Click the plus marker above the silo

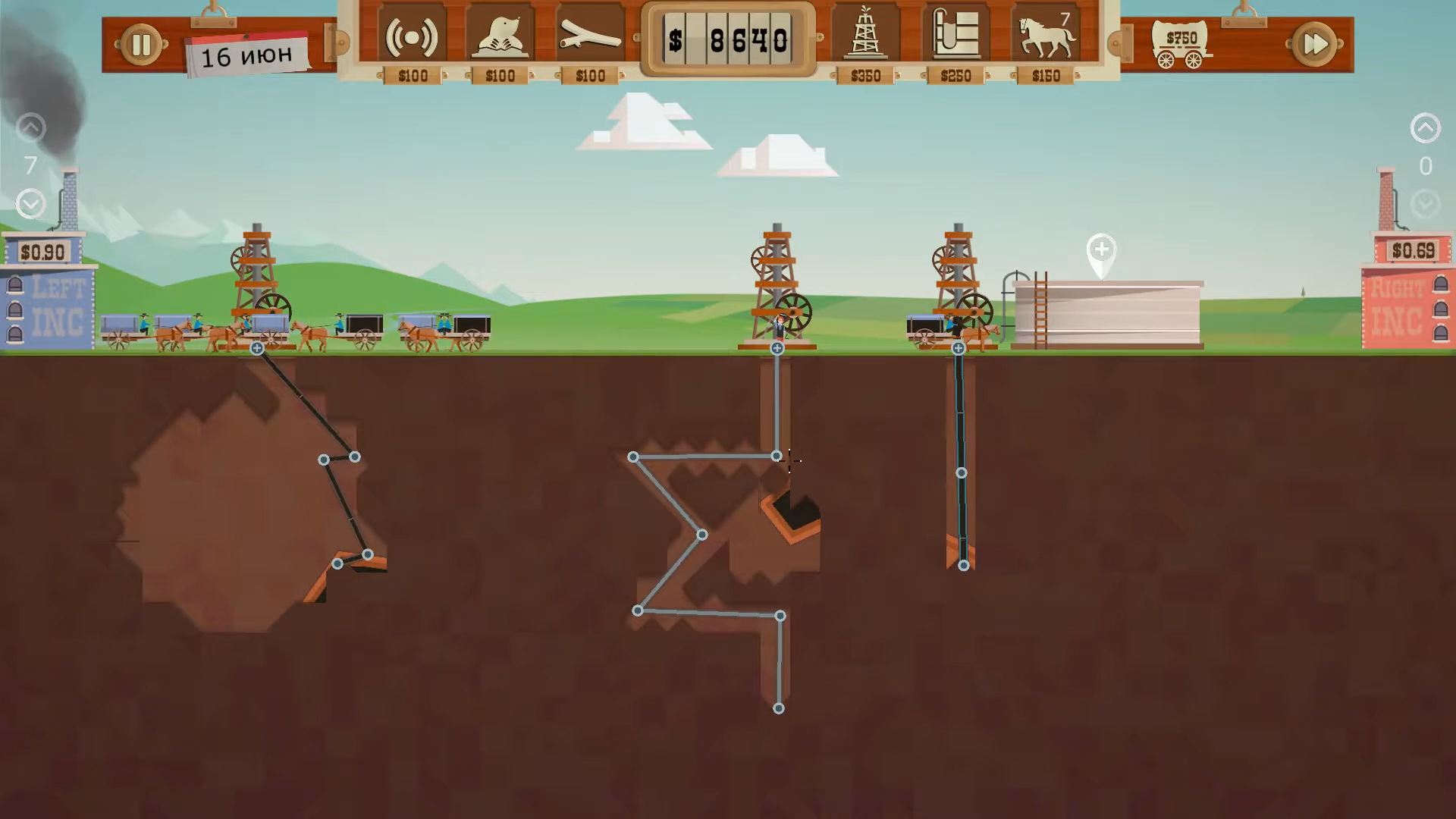pyautogui.click(x=1101, y=249)
